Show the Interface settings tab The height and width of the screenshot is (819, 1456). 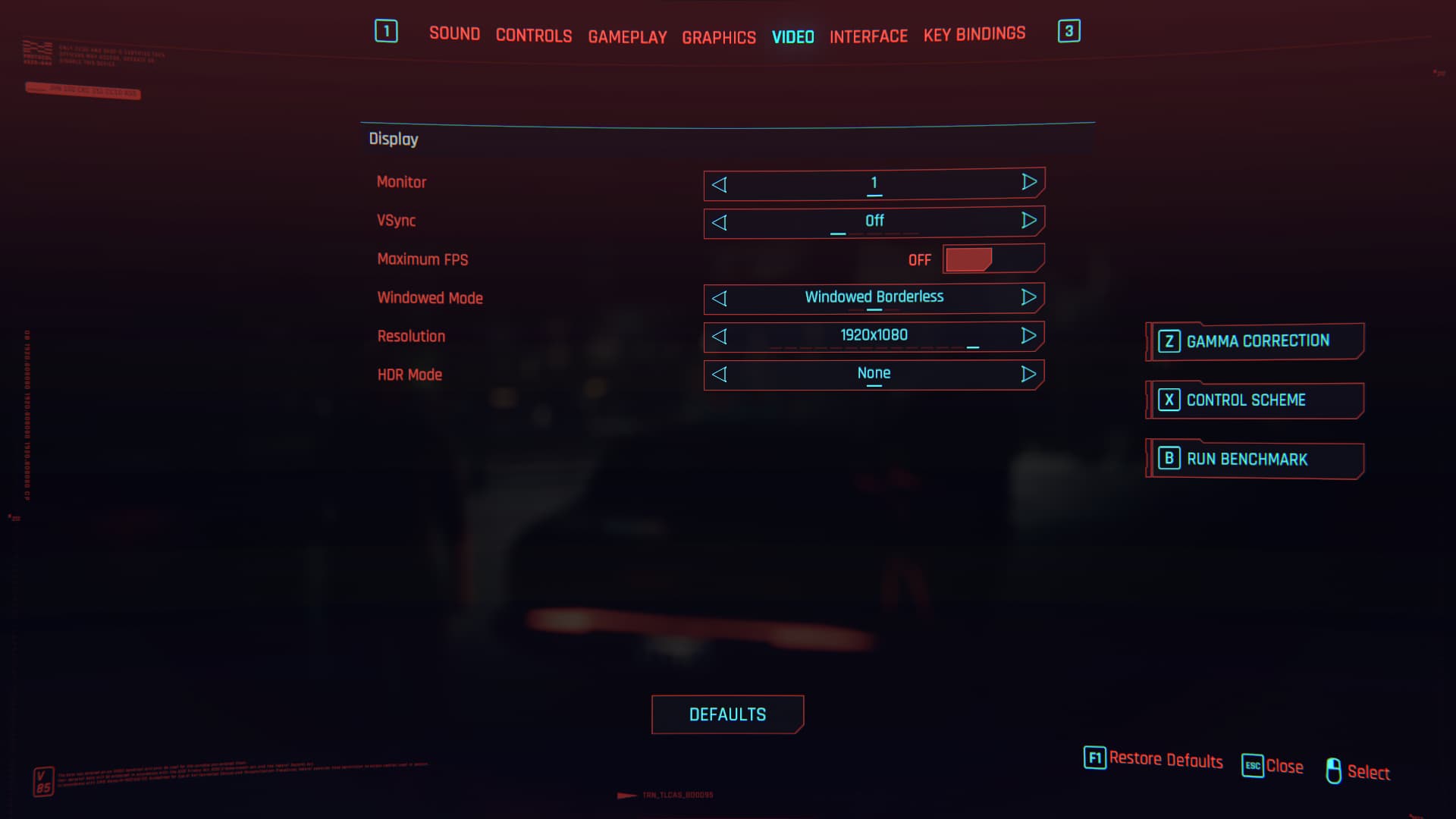click(868, 36)
